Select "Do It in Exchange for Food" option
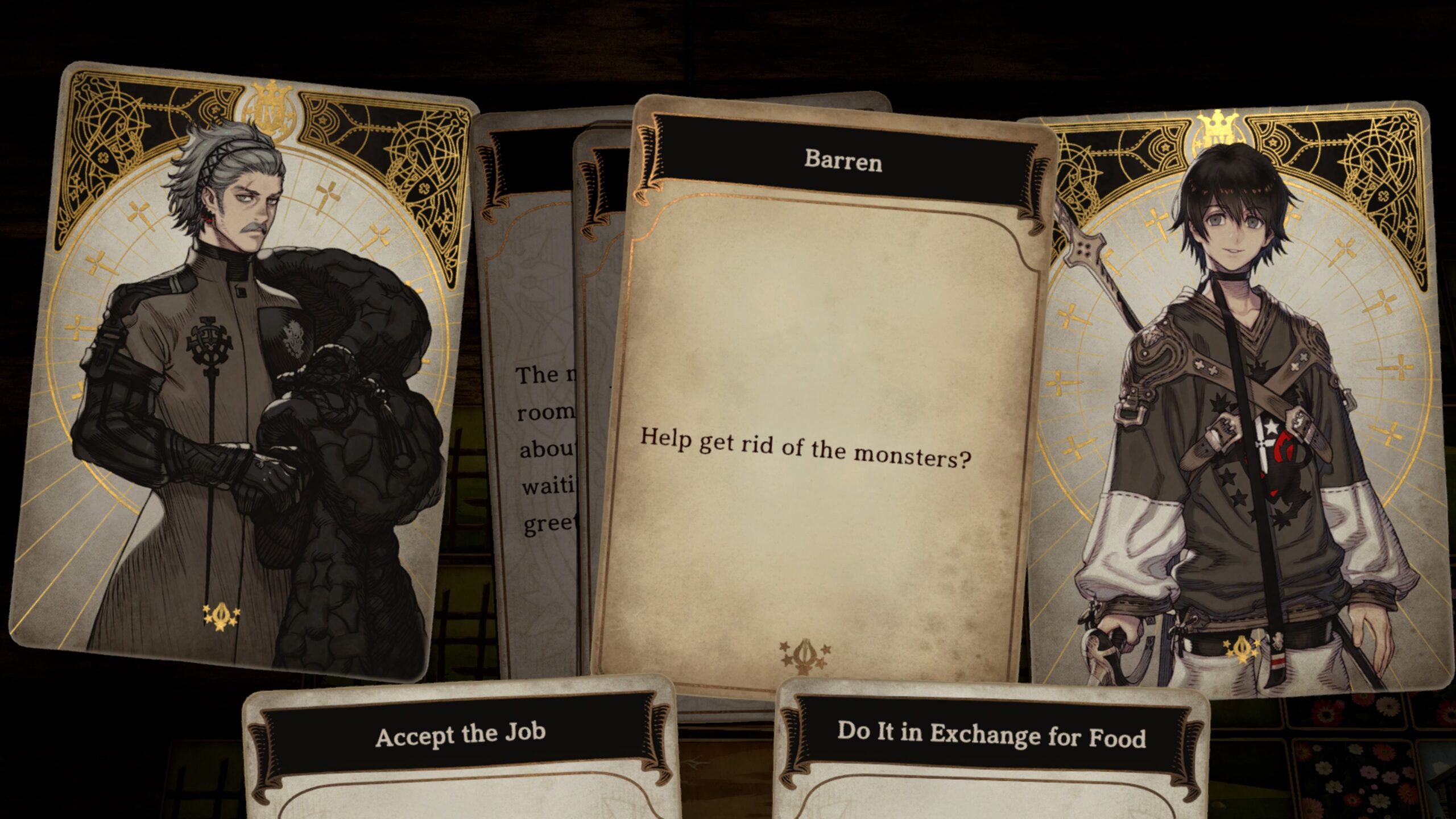Image resolution: width=1456 pixels, height=819 pixels. coord(991,745)
